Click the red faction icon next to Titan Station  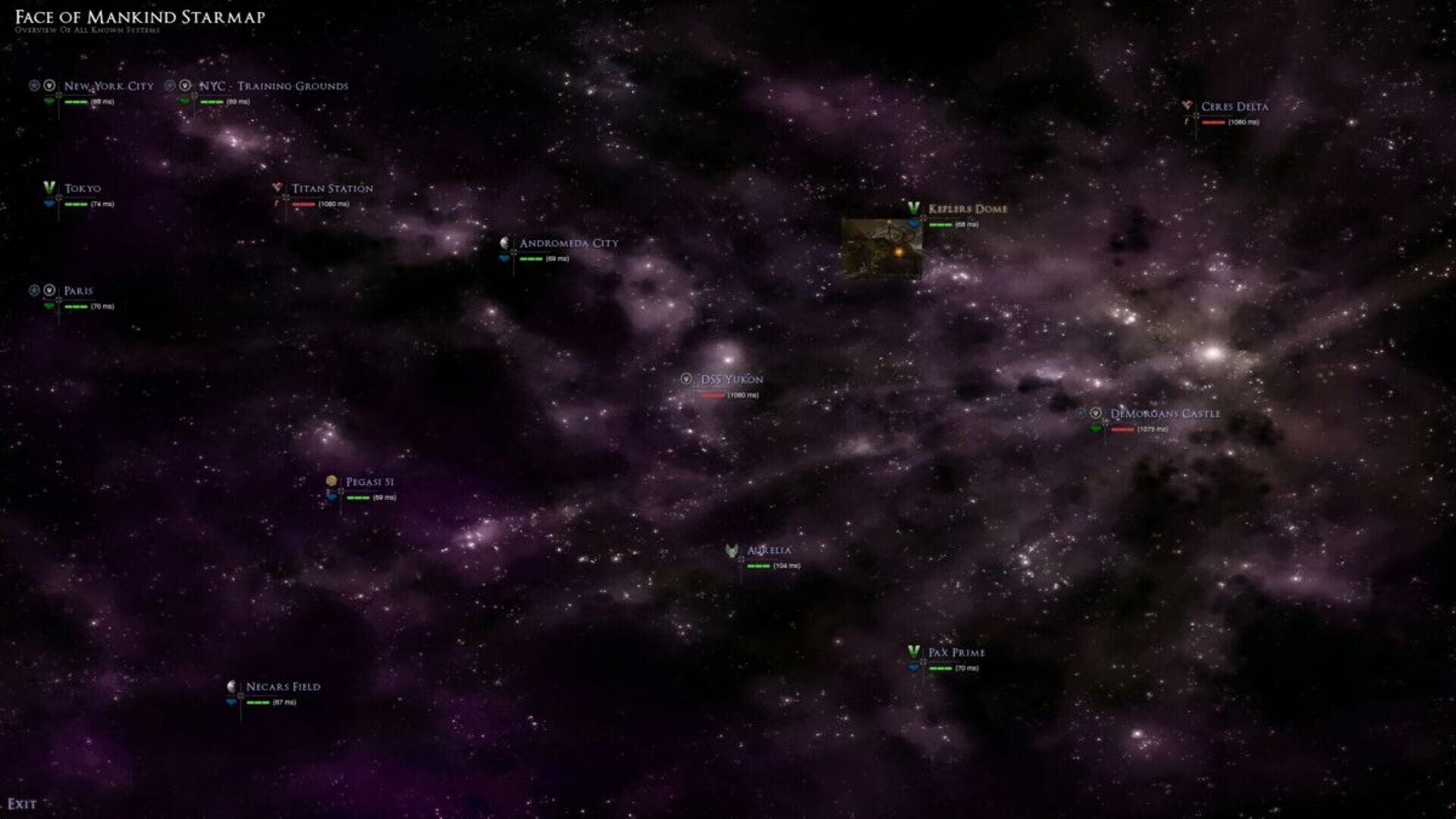point(276,187)
